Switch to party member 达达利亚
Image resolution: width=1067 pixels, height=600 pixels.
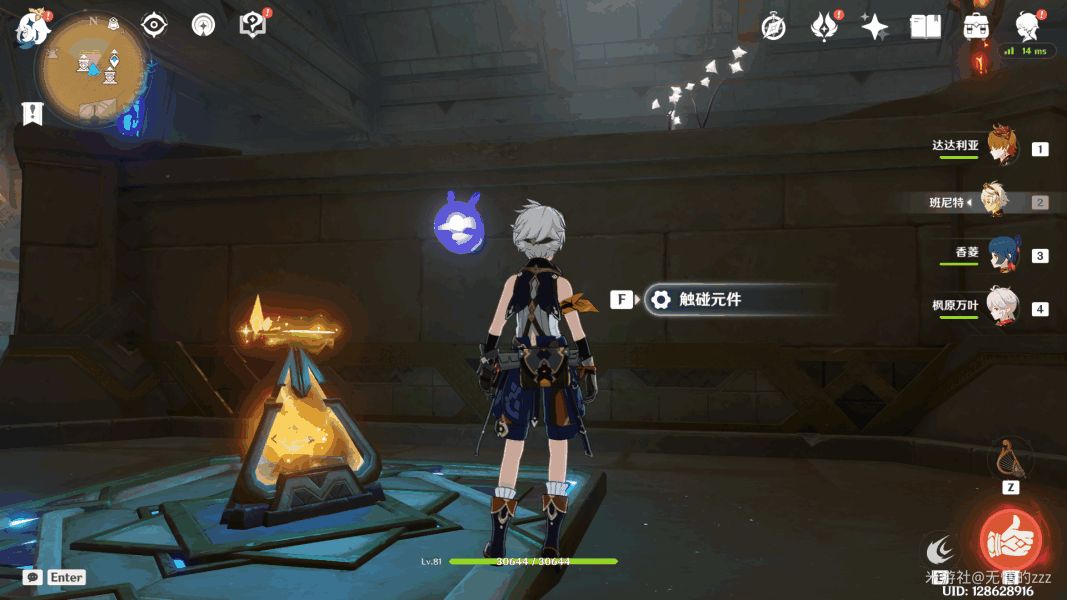click(1001, 146)
